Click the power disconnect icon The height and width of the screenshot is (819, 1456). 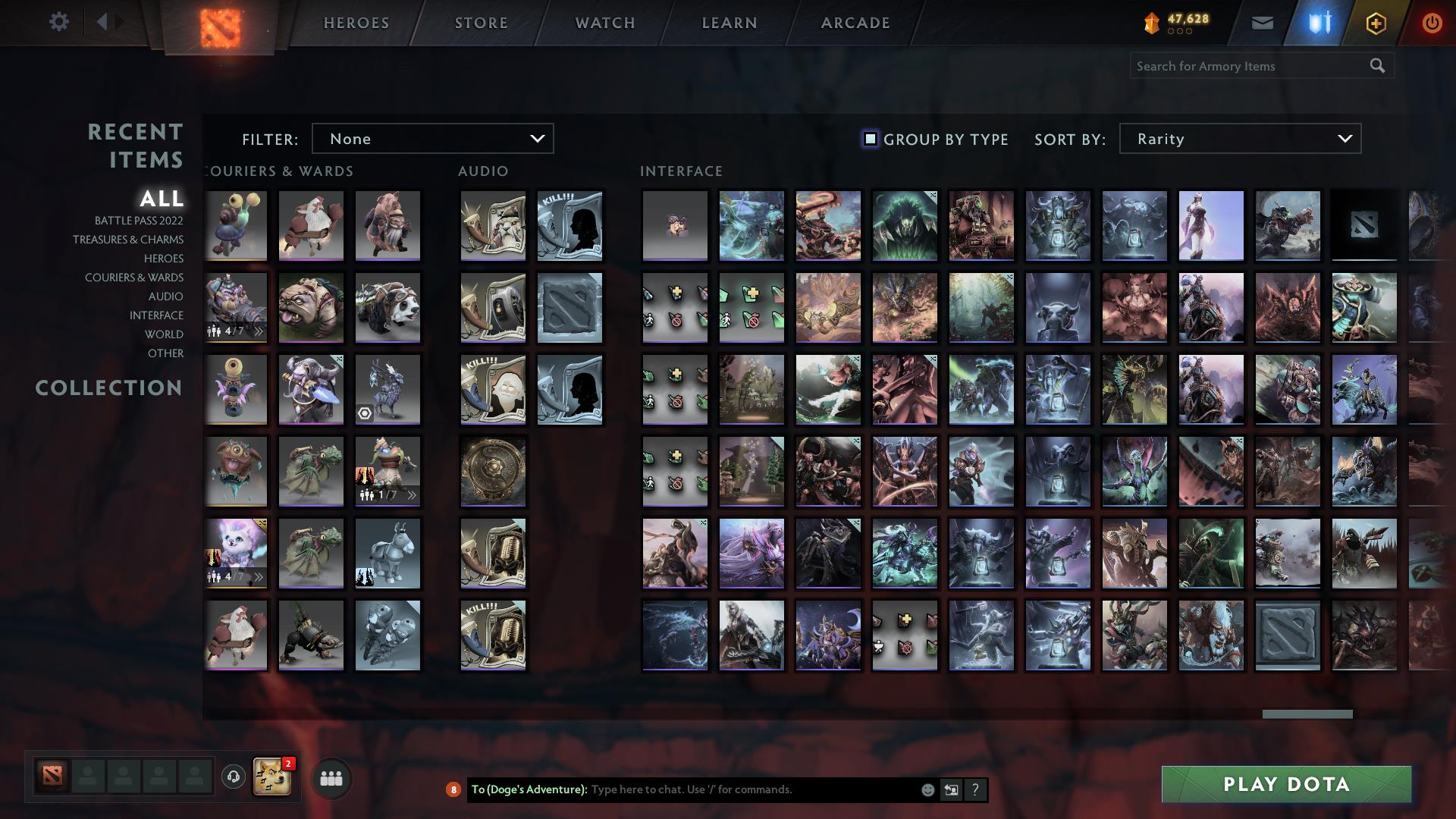tap(1431, 22)
